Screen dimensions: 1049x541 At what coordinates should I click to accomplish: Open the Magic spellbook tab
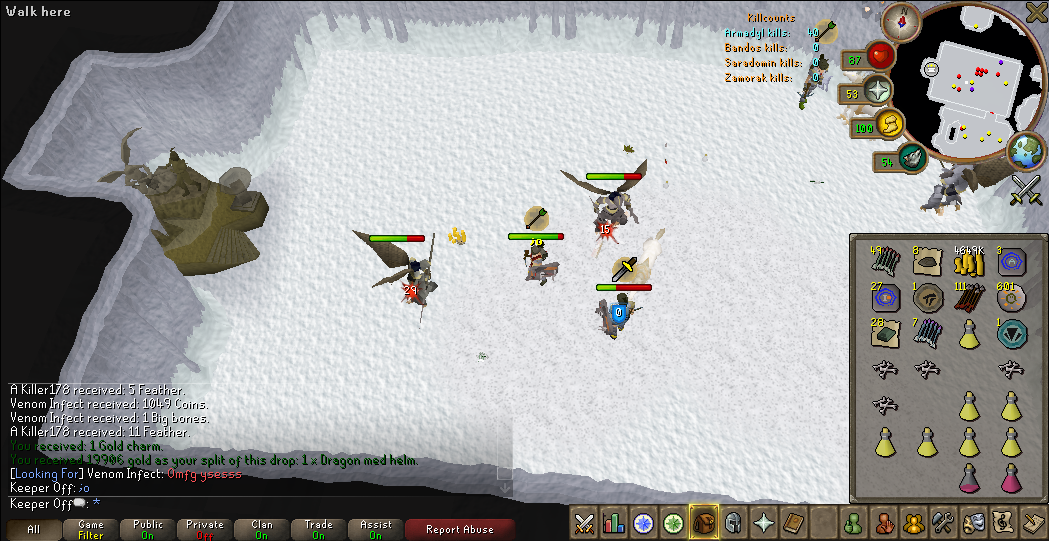[x=793, y=522]
